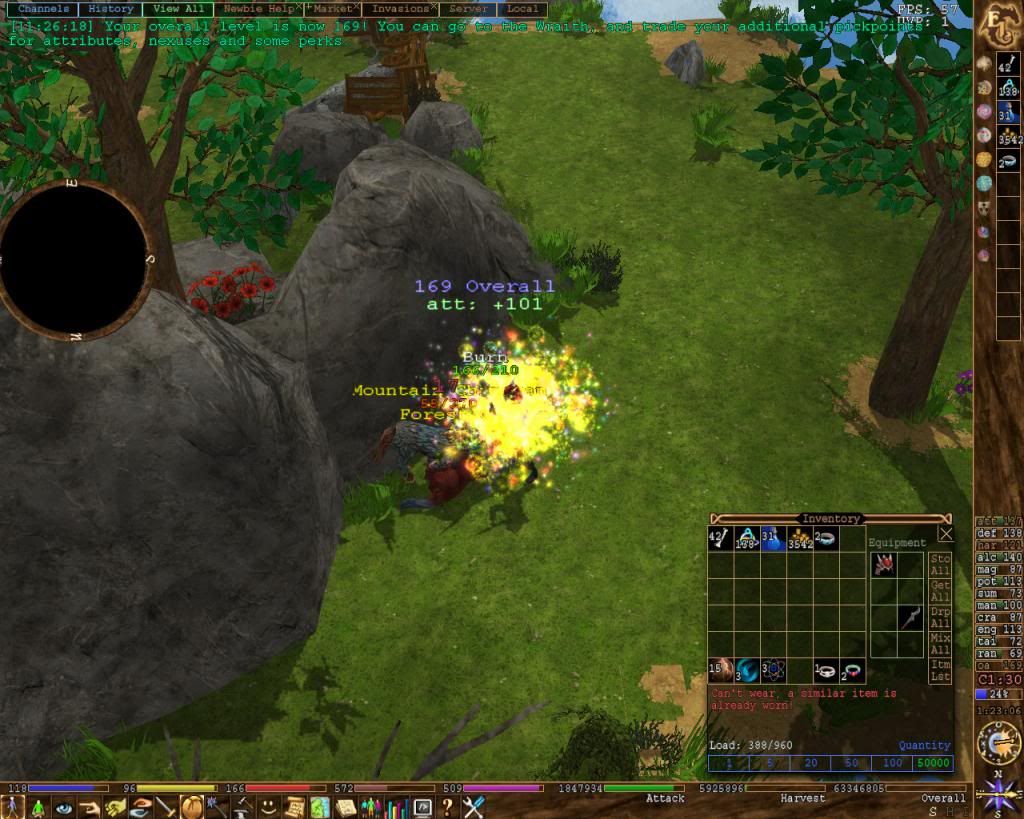Select the bones stack in inventory

pos(720,539)
